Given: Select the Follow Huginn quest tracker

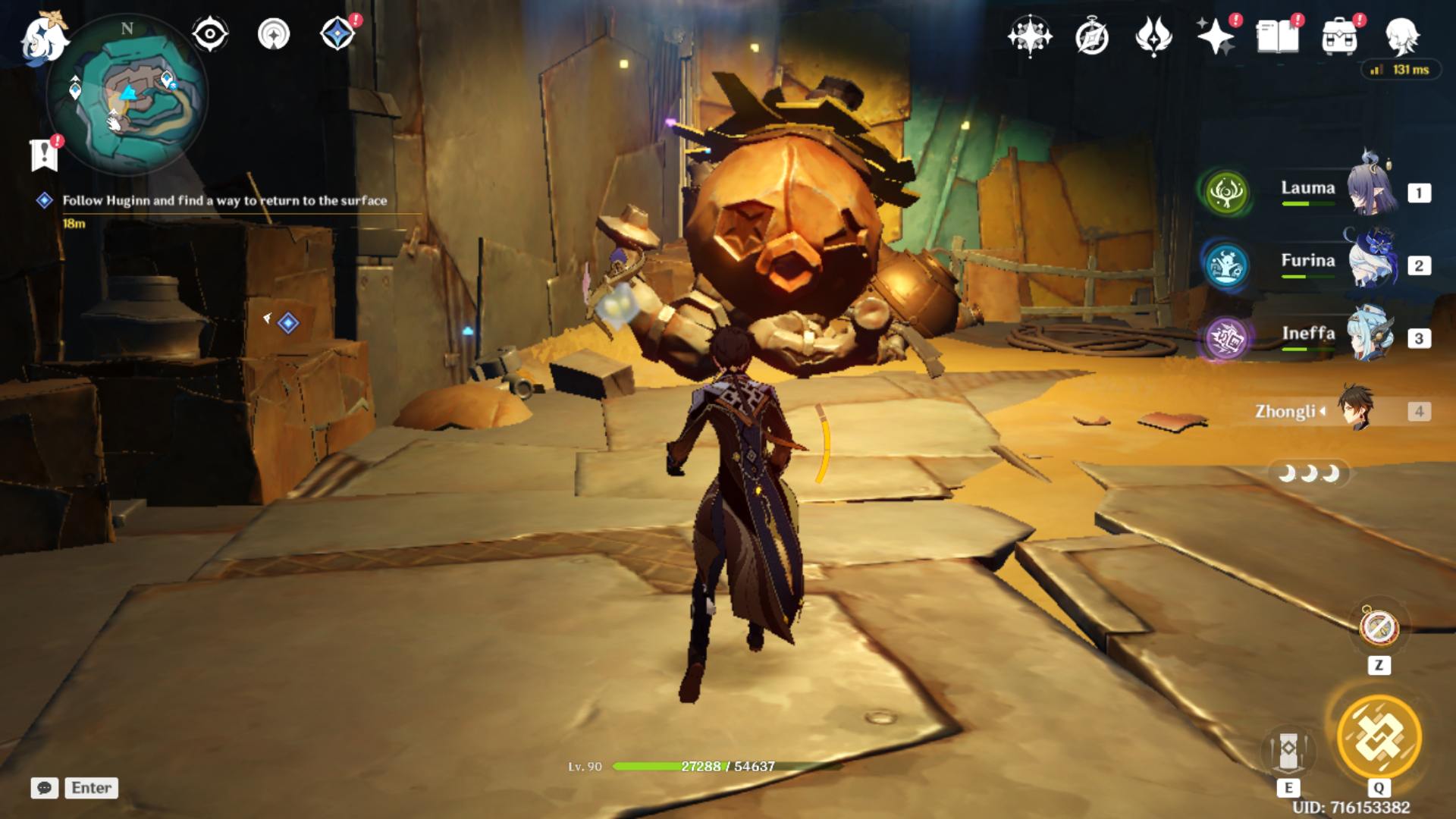Looking at the screenshot, I should pyautogui.click(x=224, y=201).
